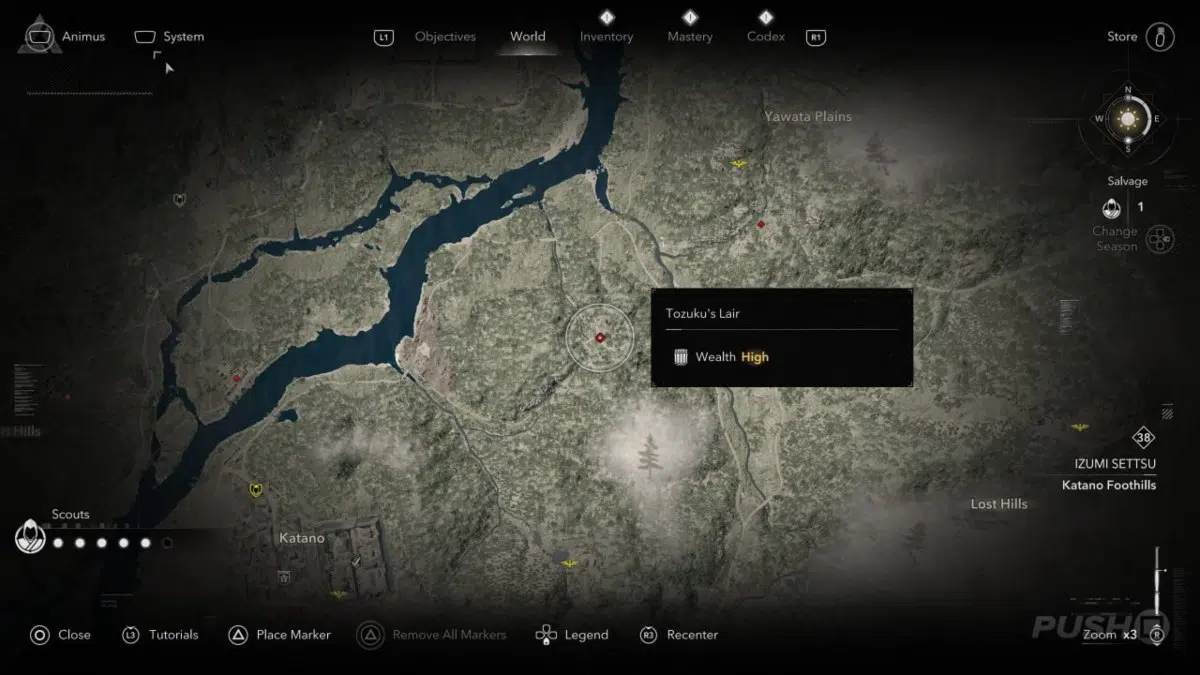Open the System menu

tap(170, 37)
